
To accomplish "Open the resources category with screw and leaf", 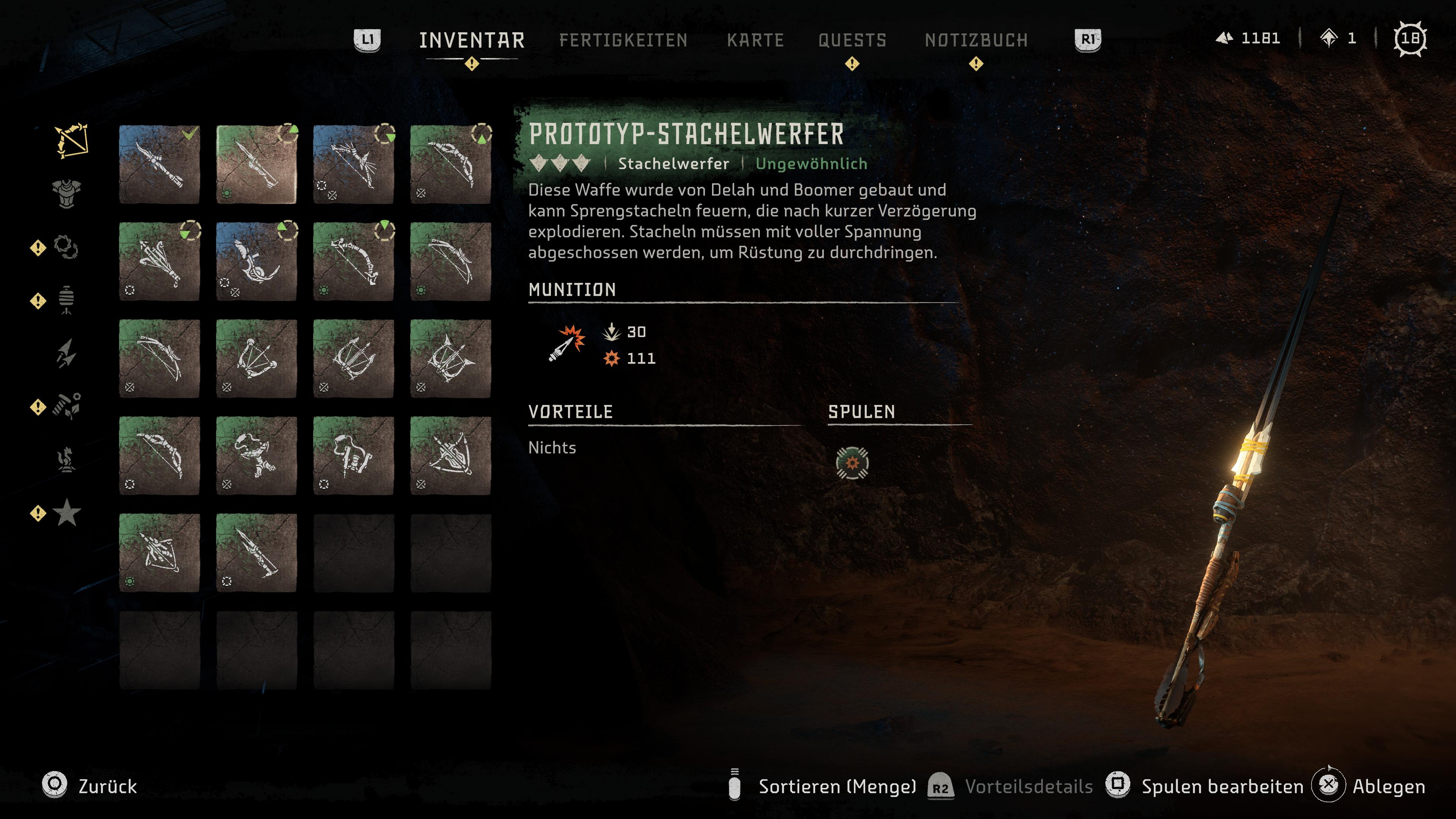I will [67, 406].
